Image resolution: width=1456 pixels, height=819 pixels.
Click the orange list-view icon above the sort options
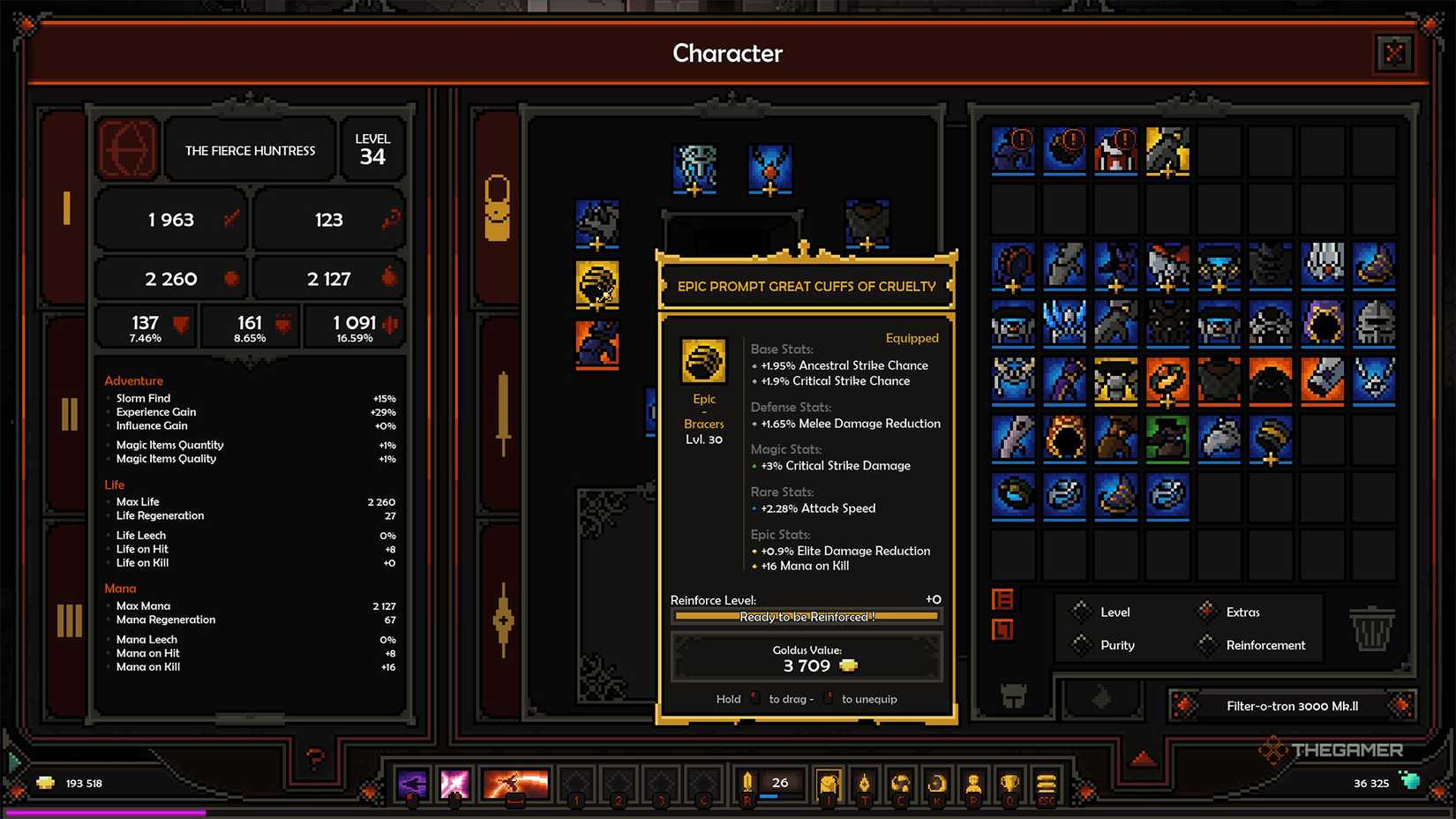(1002, 600)
